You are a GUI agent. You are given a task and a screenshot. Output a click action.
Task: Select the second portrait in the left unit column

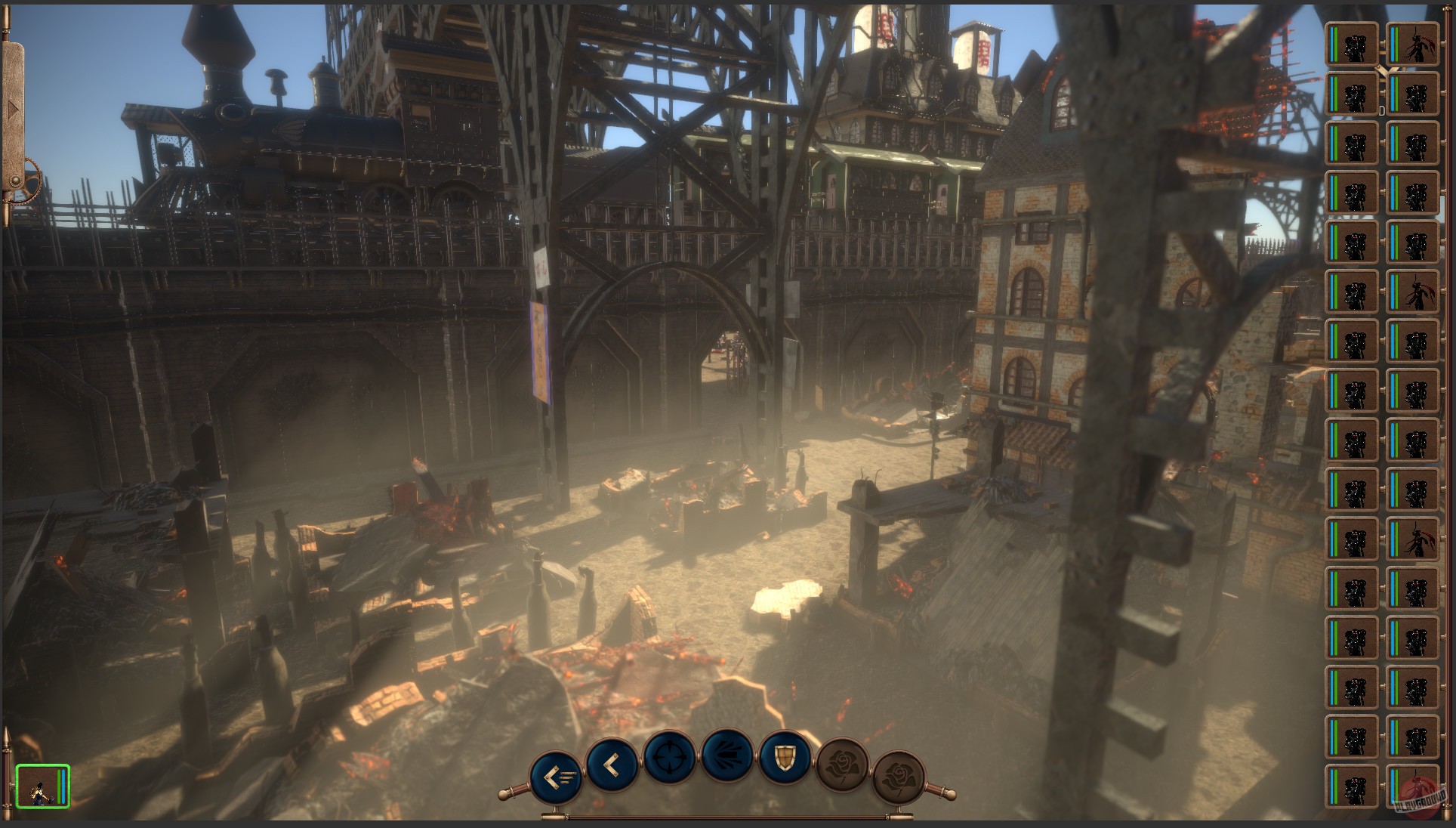click(1353, 95)
